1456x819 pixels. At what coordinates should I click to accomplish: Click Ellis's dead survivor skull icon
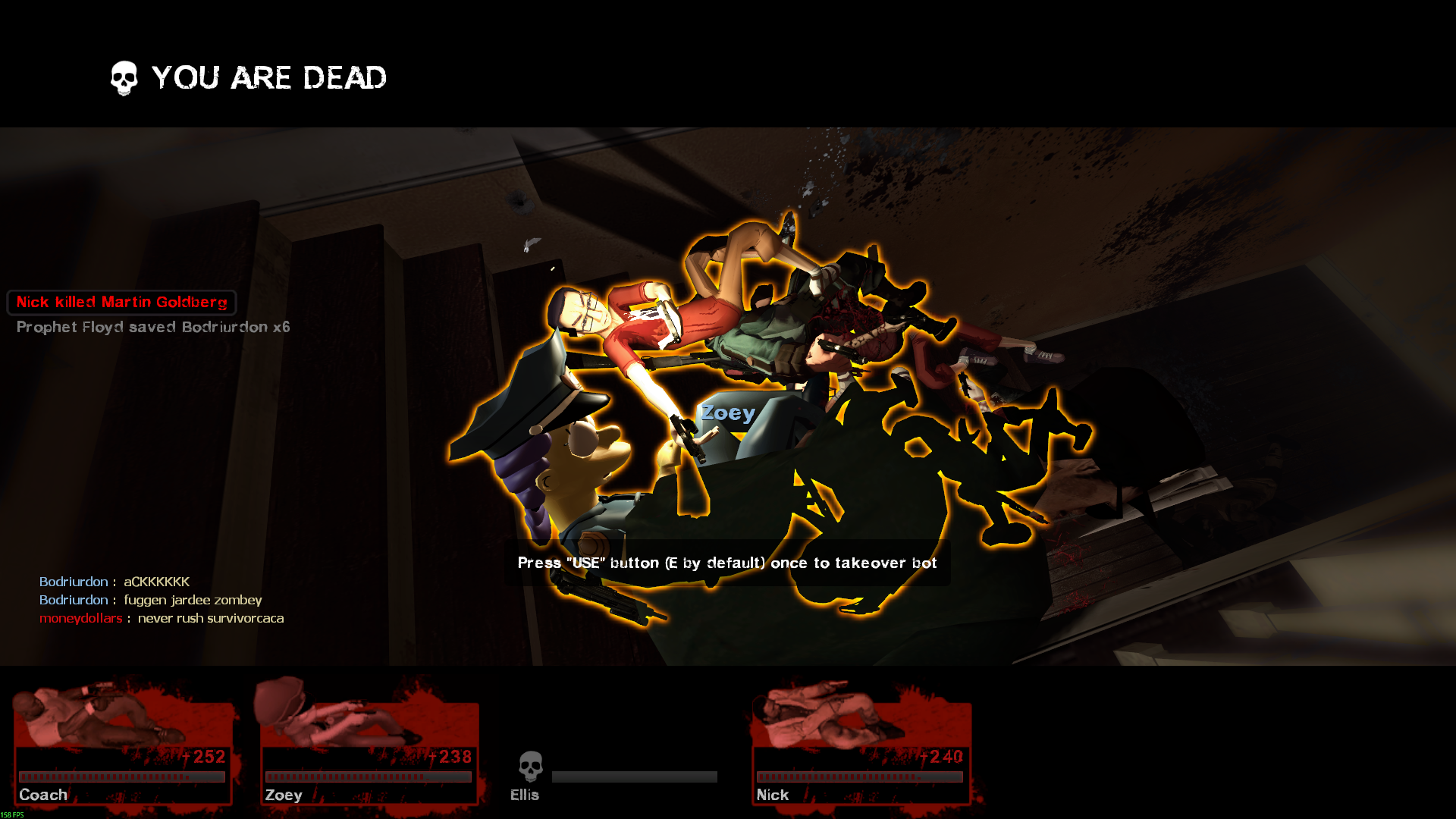531,766
